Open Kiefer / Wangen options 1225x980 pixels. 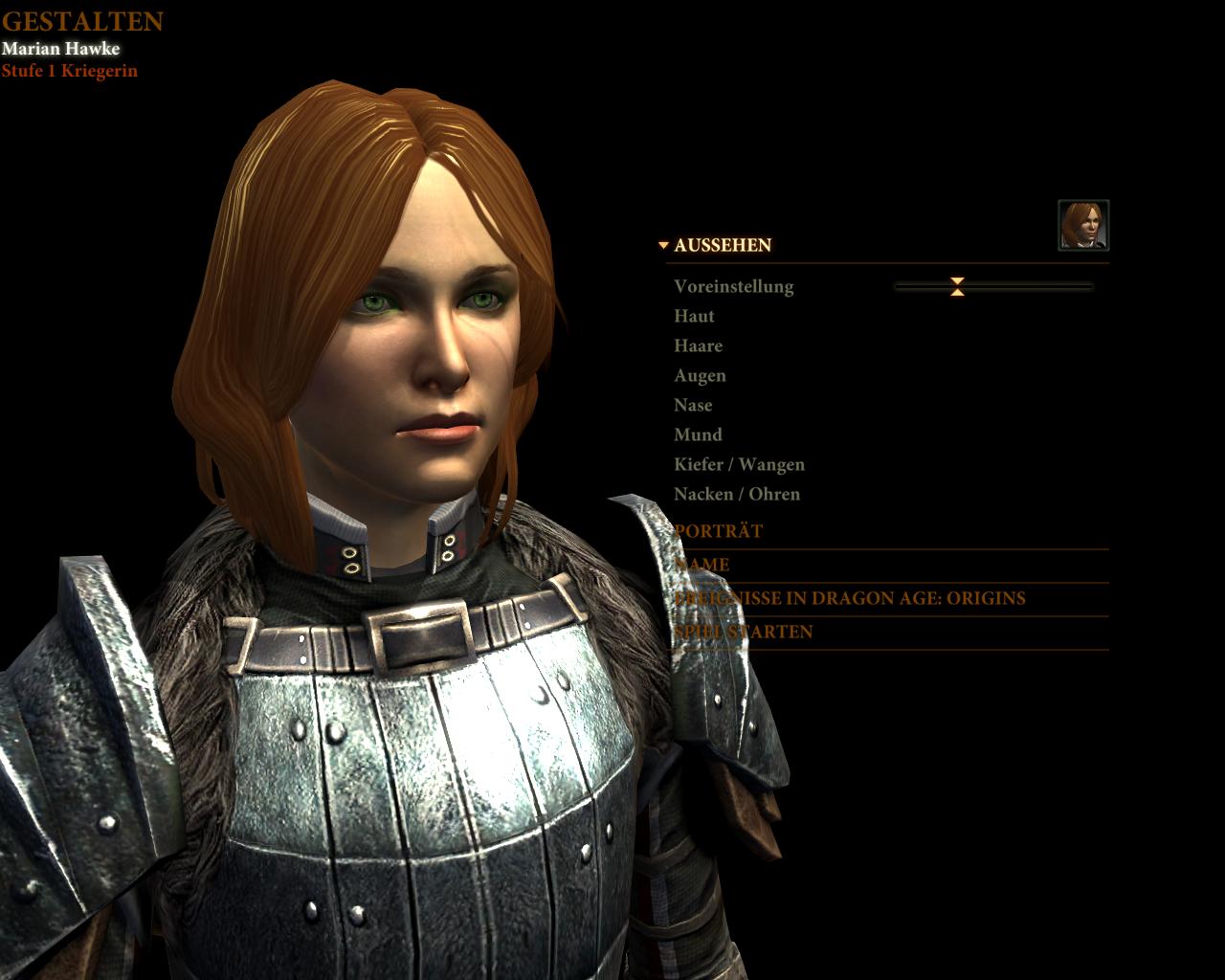tap(739, 464)
